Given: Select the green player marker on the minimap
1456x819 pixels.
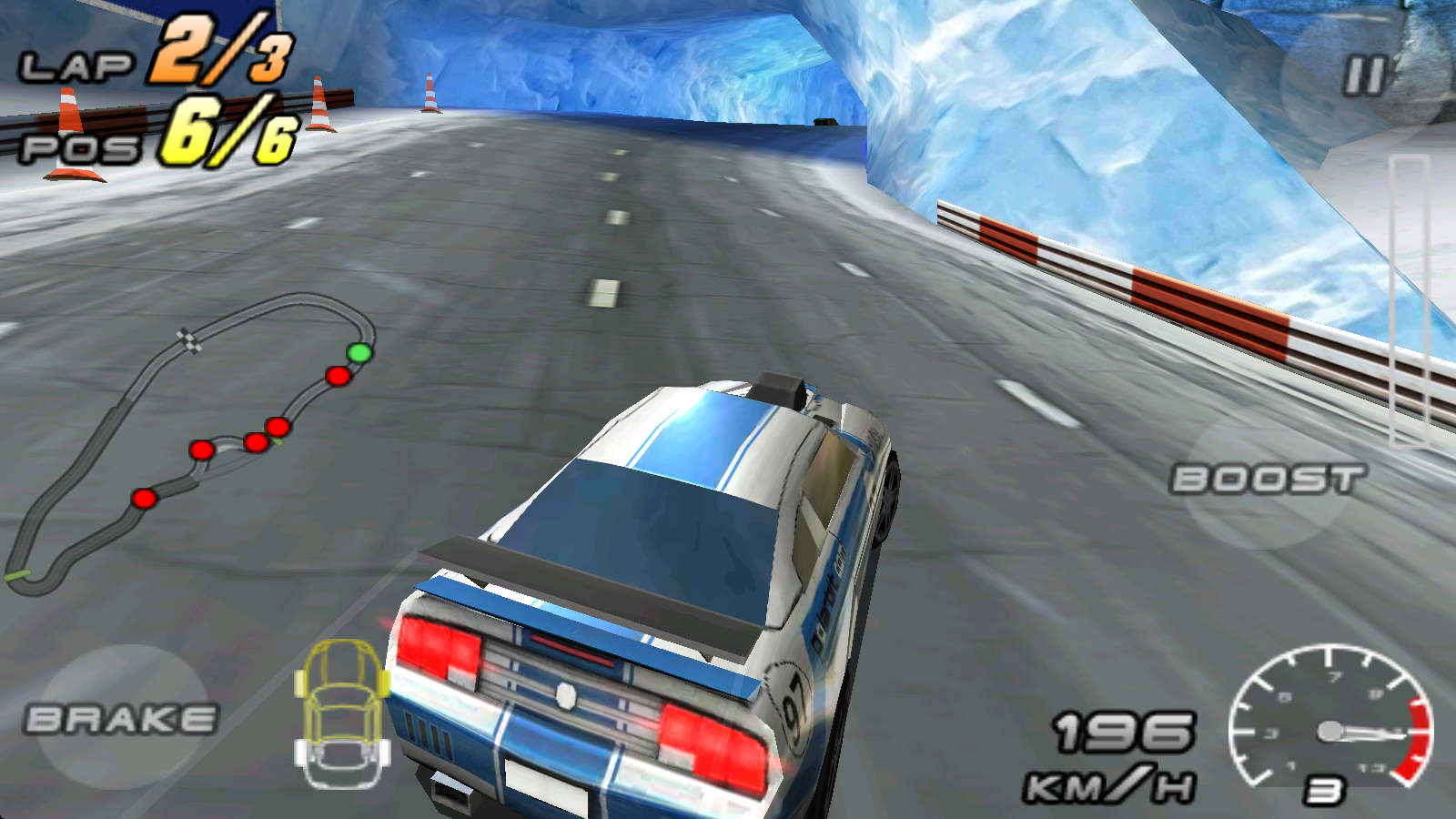Looking at the screenshot, I should click(357, 350).
